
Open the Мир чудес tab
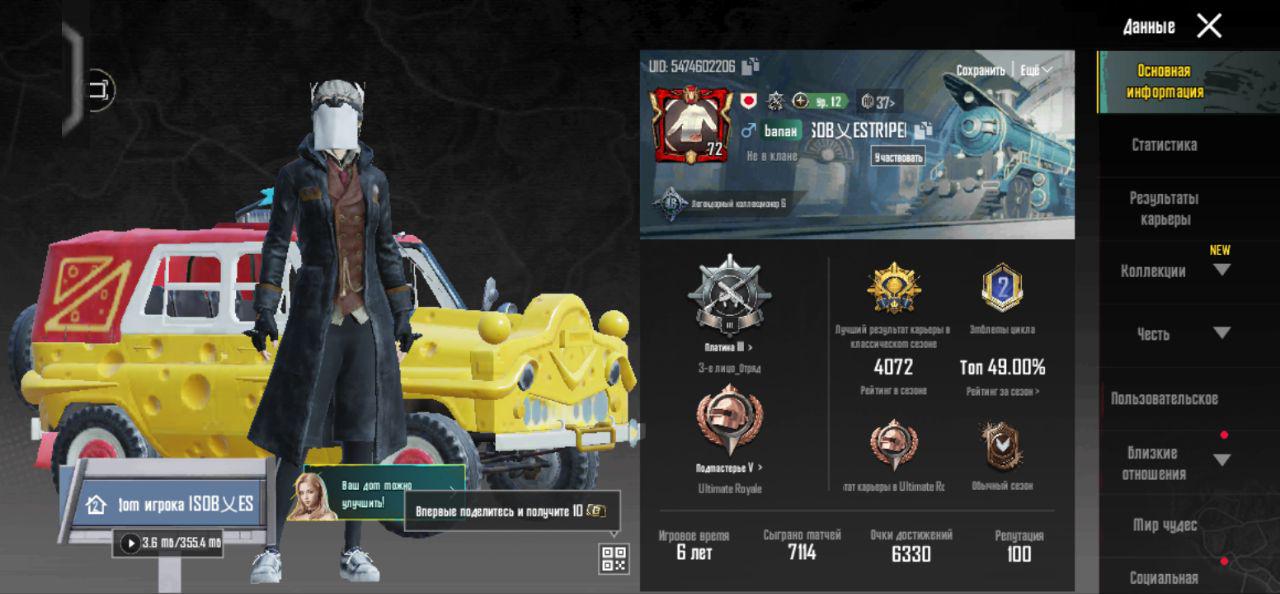[1164, 525]
